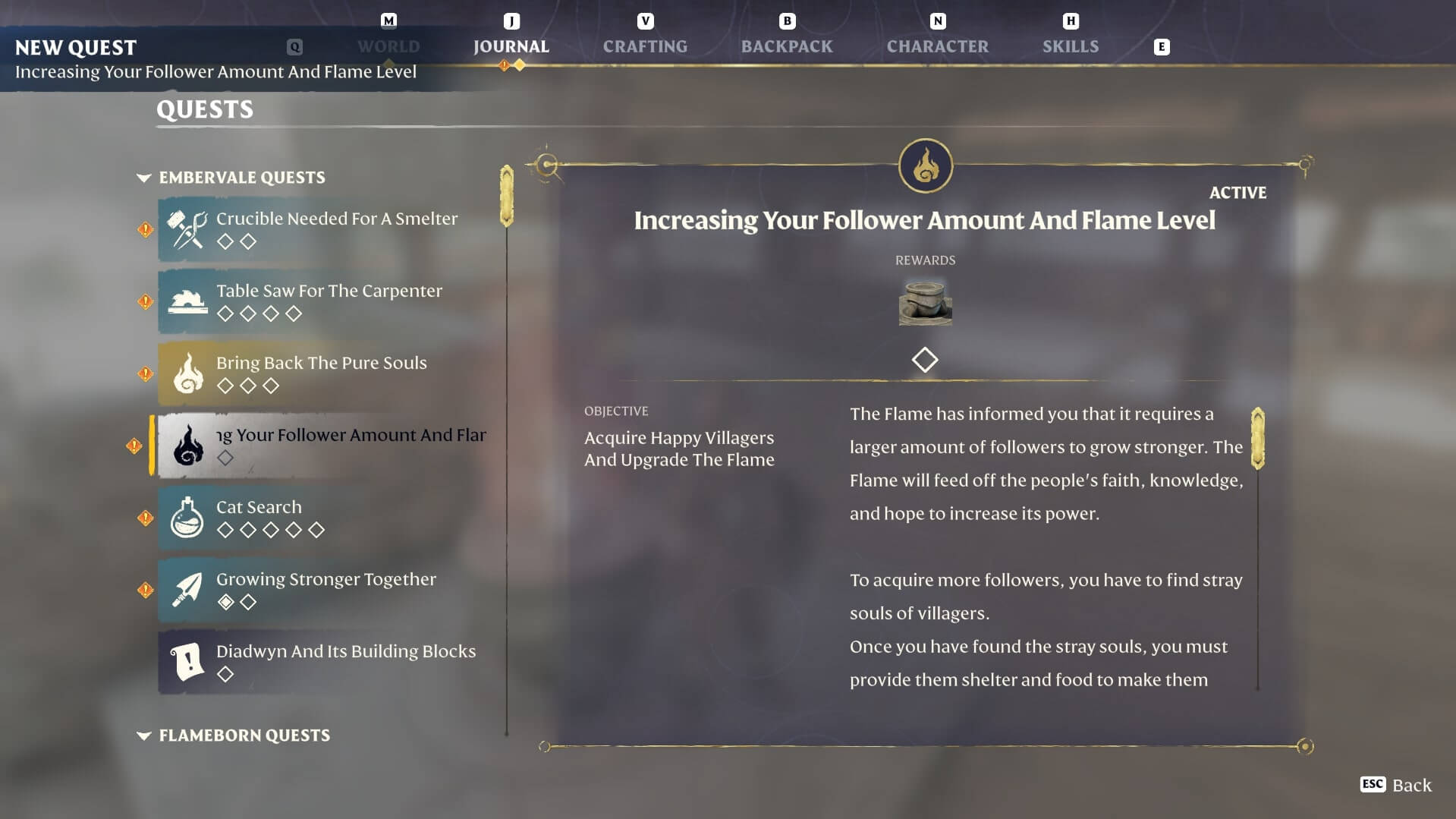1456x819 pixels.
Task: Click the Back button
Action: tap(1396, 785)
